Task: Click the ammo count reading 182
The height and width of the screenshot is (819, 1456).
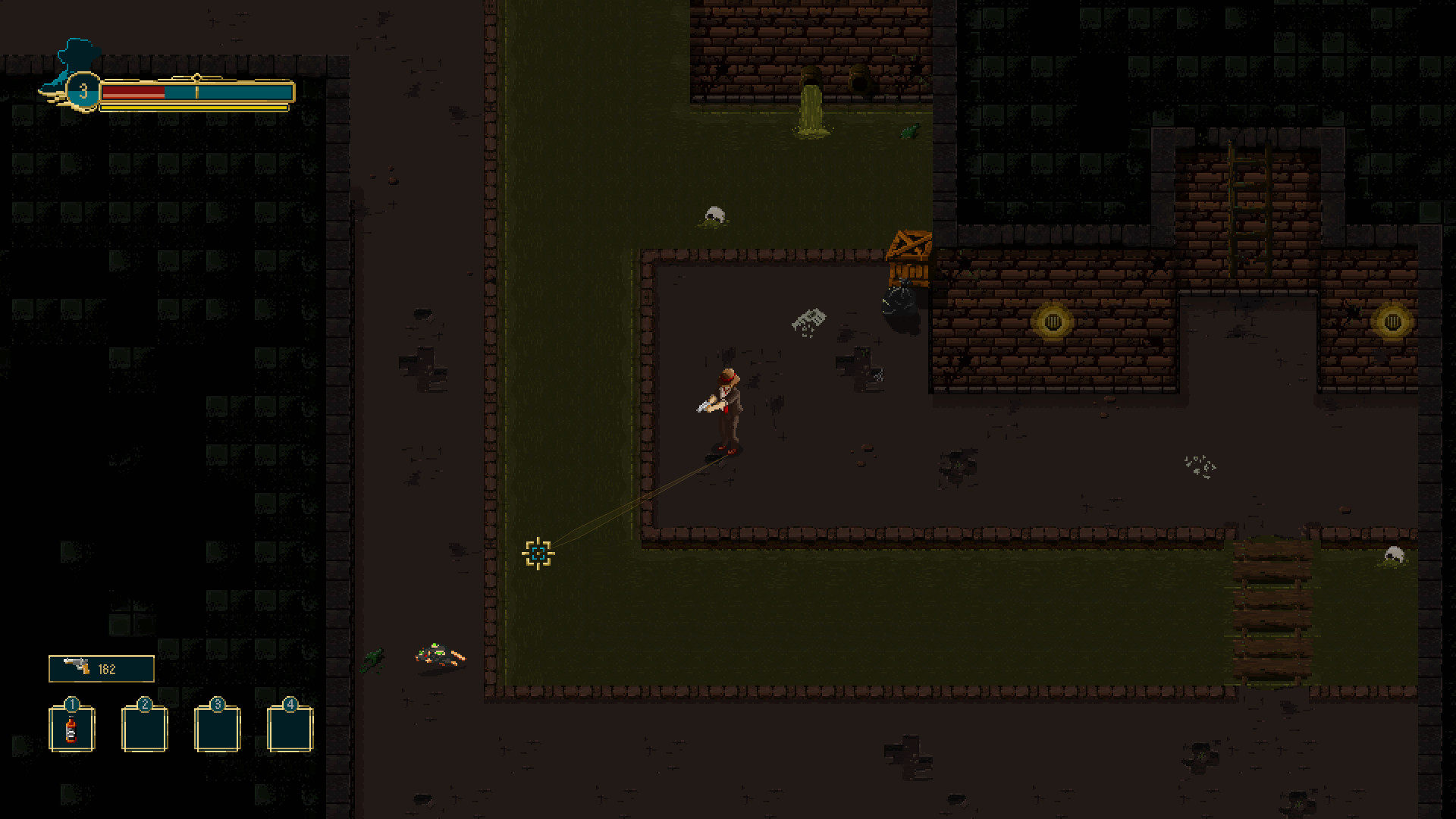Action: (x=108, y=668)
